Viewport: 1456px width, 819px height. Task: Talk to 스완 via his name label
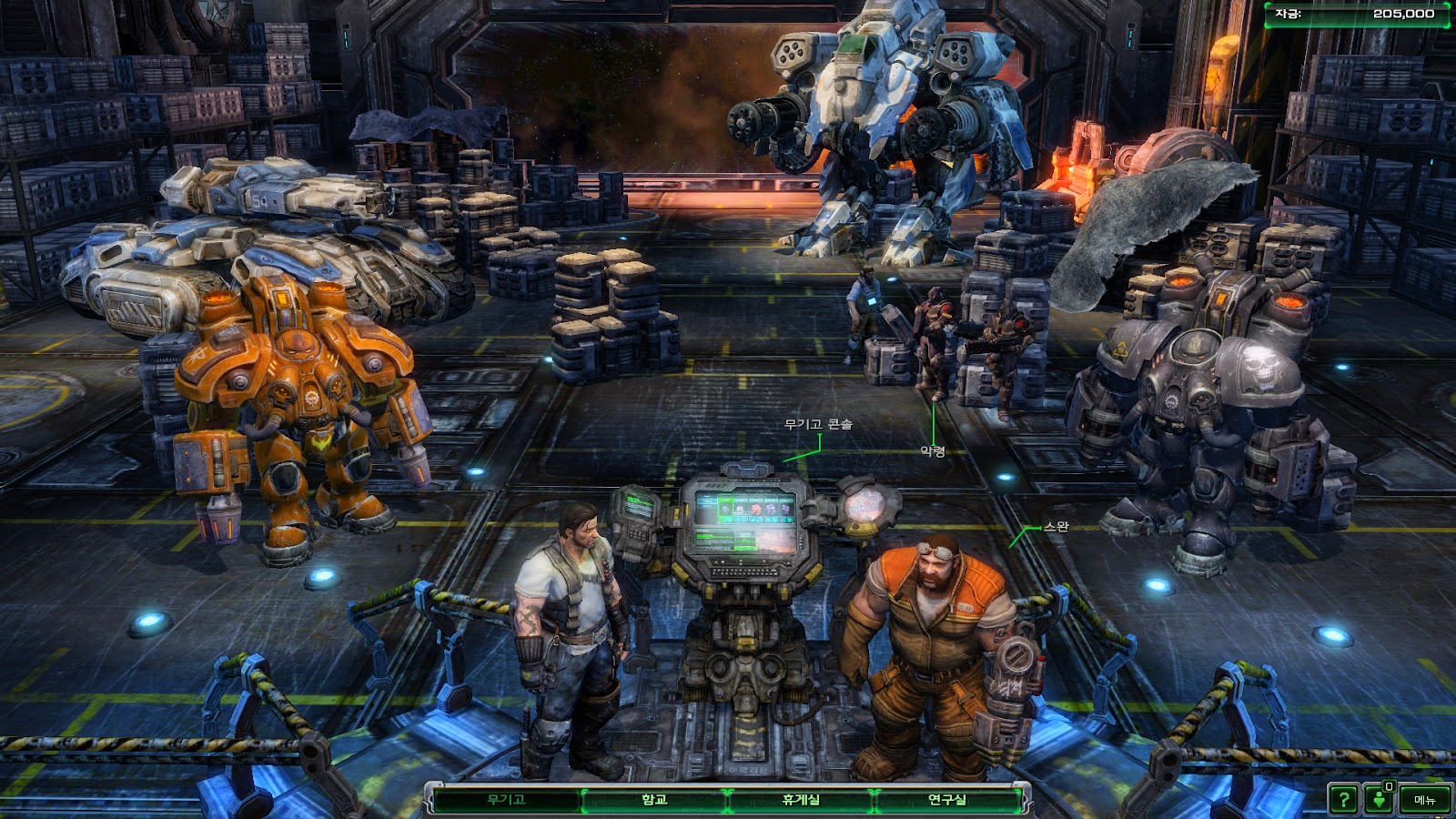1056,527
